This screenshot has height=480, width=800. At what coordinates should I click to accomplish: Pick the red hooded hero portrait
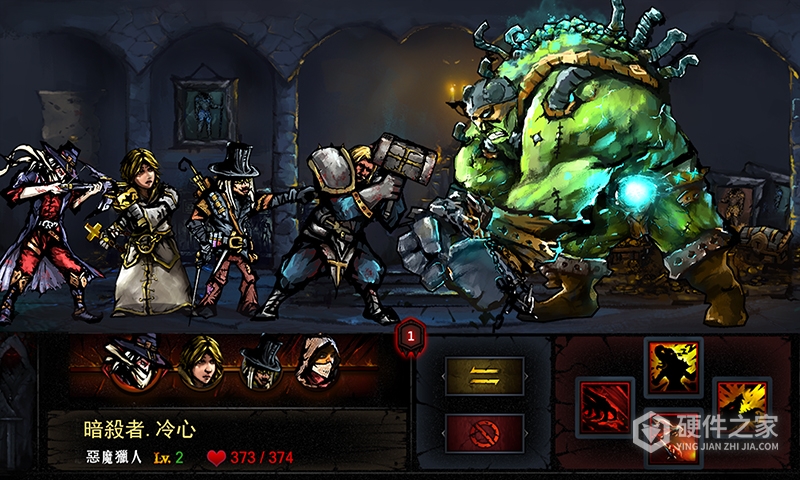pos(320,366)
